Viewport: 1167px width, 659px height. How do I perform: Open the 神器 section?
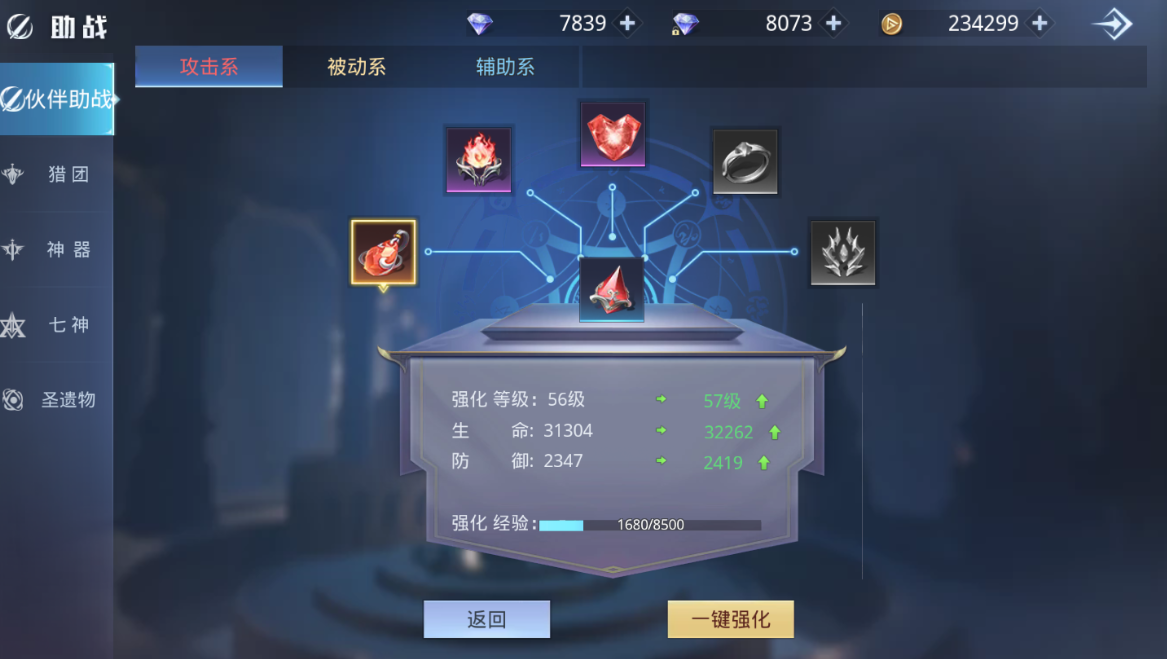[x=57, y=249]
